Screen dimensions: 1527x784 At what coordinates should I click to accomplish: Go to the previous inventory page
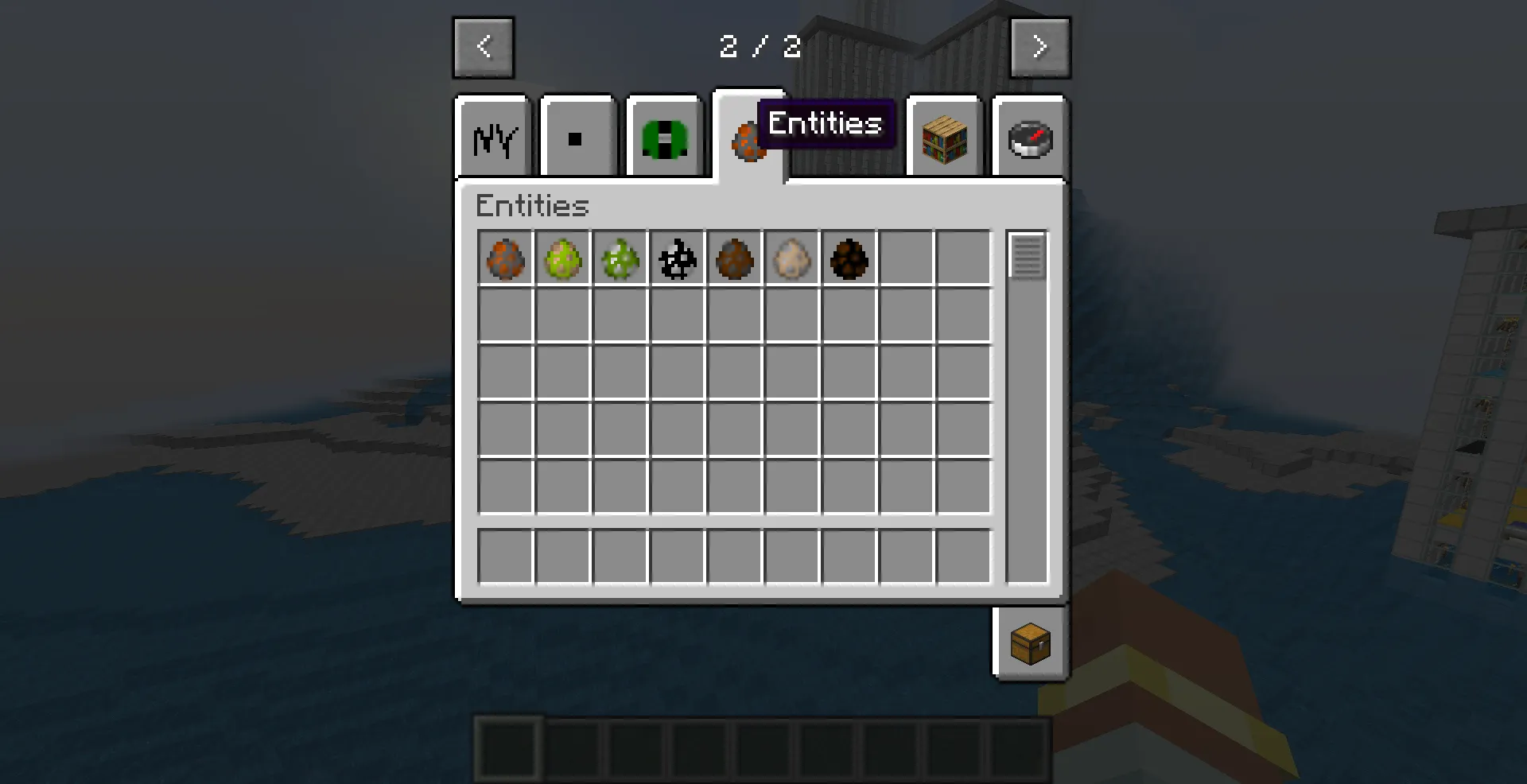[x=483, y=46]
